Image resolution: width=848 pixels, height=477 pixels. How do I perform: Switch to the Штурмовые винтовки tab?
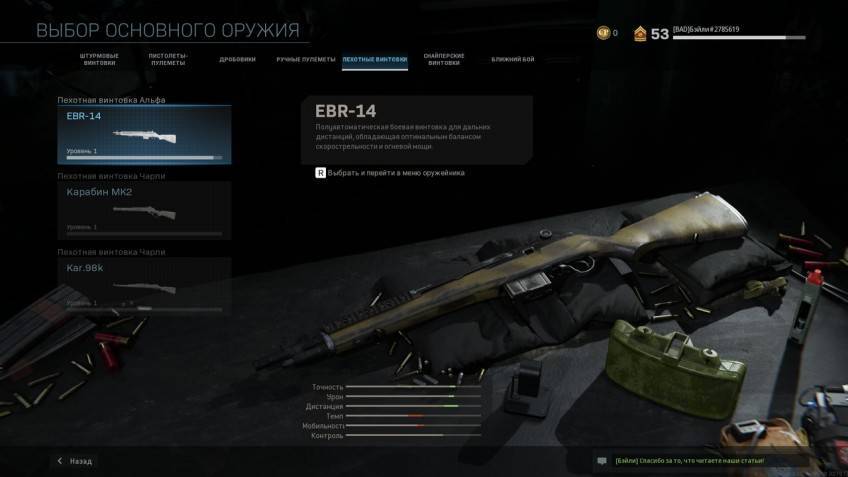[99, 60]
